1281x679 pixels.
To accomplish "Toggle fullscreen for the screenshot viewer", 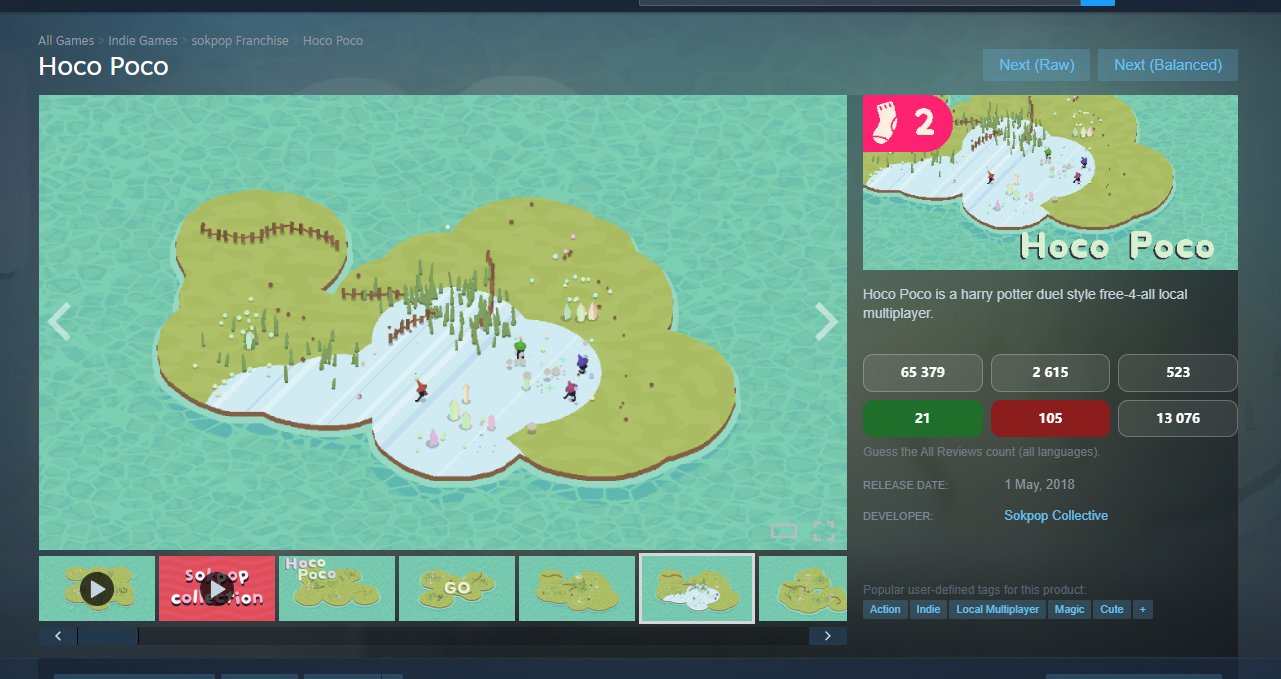I will coord(823,531).
